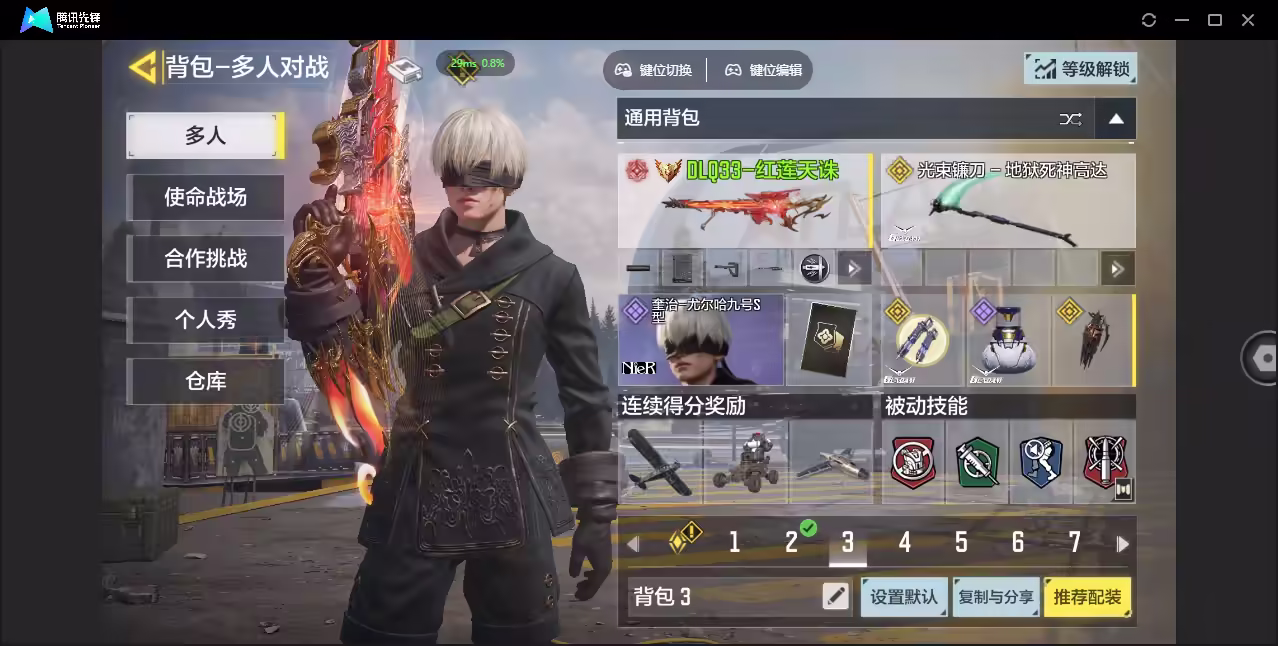Switch to loadout number 5
1278x646 pixels.
961,543
